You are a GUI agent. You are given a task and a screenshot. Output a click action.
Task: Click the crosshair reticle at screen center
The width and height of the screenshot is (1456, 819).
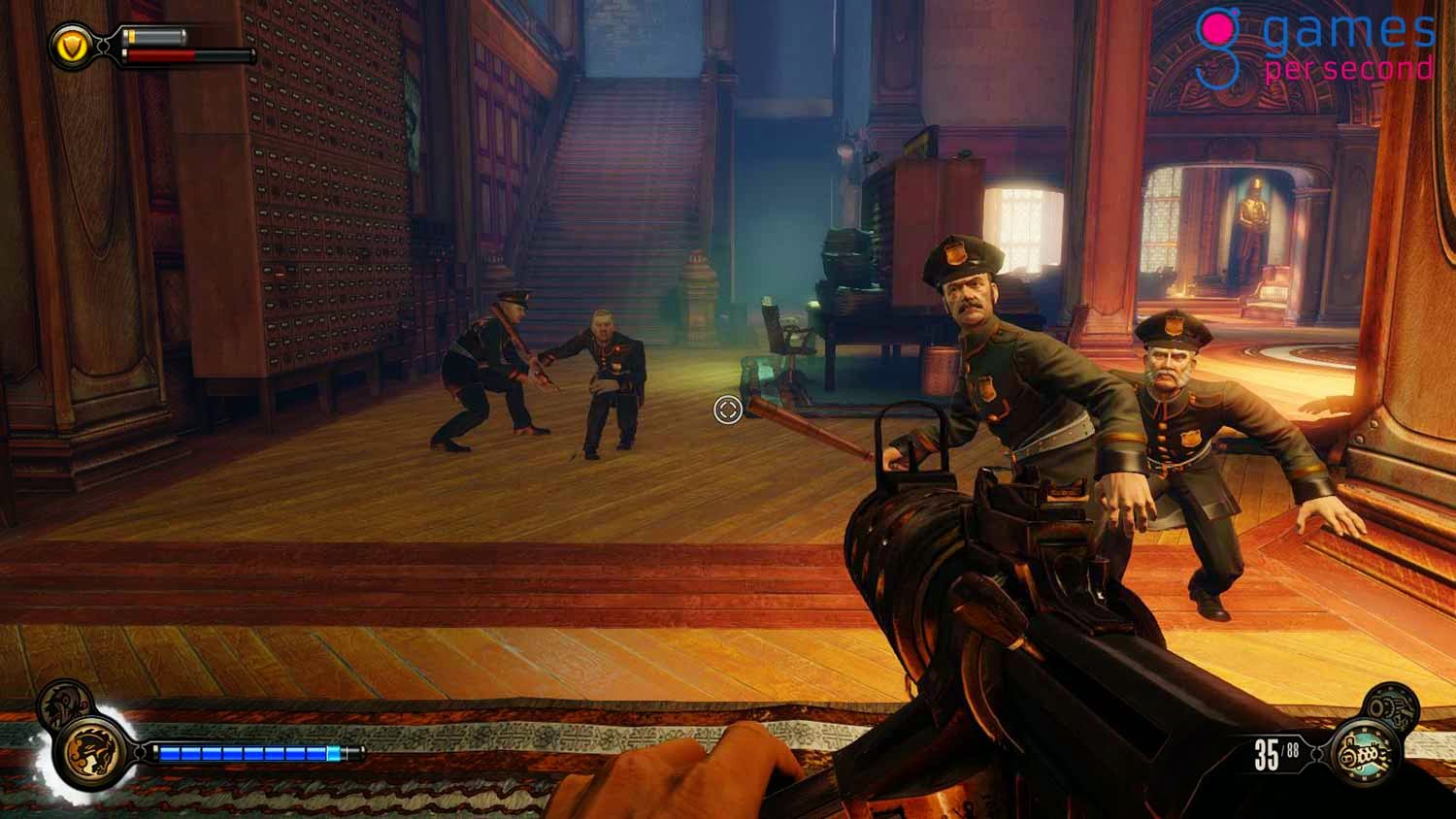coord(726,410)
